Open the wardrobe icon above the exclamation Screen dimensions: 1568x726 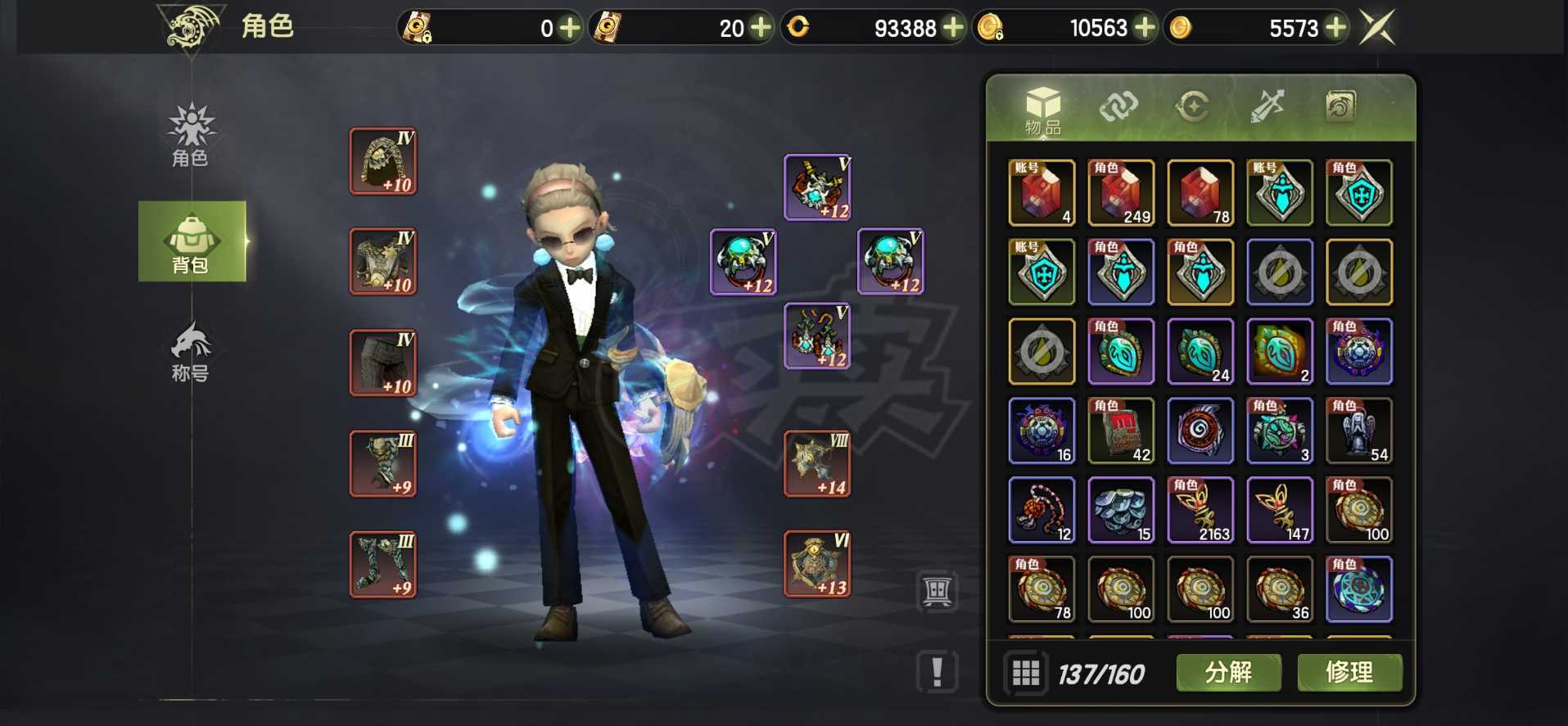tap(938, 590)
